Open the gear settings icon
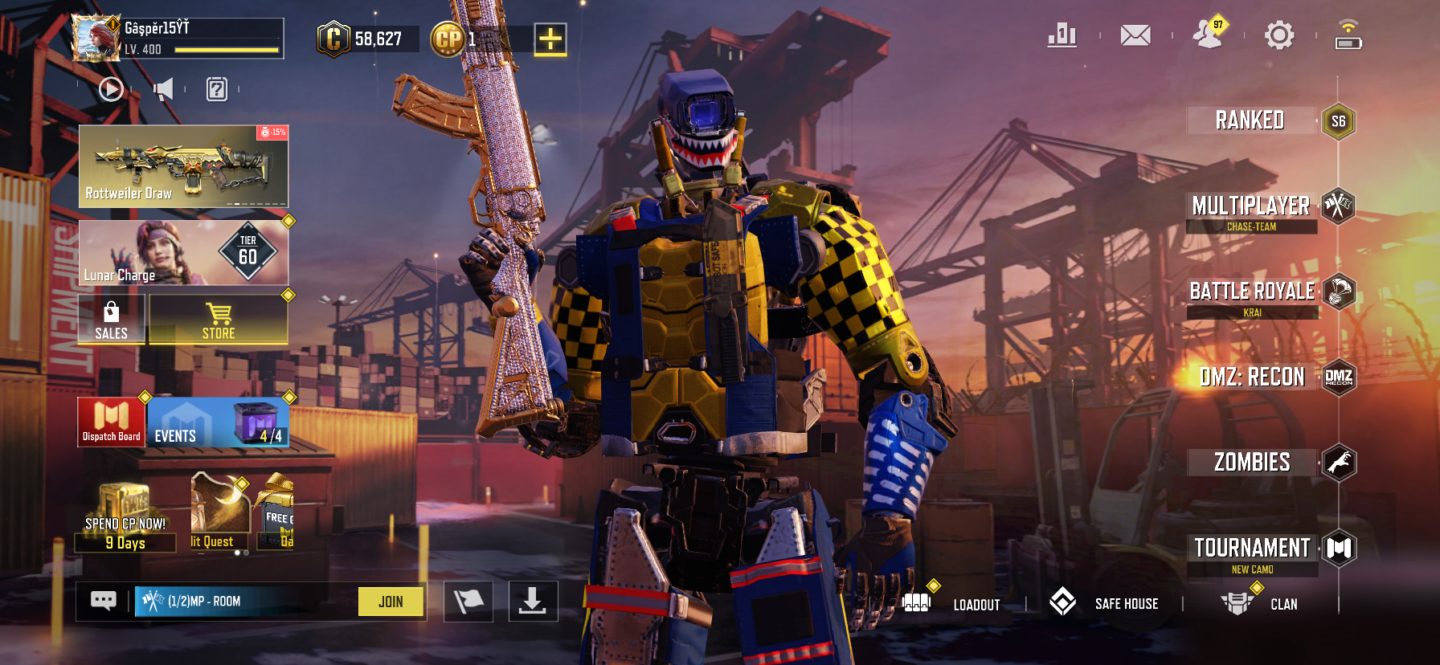Image resolution: width=1440 pixels, height=665 pixels. [x=1279, y=36]
